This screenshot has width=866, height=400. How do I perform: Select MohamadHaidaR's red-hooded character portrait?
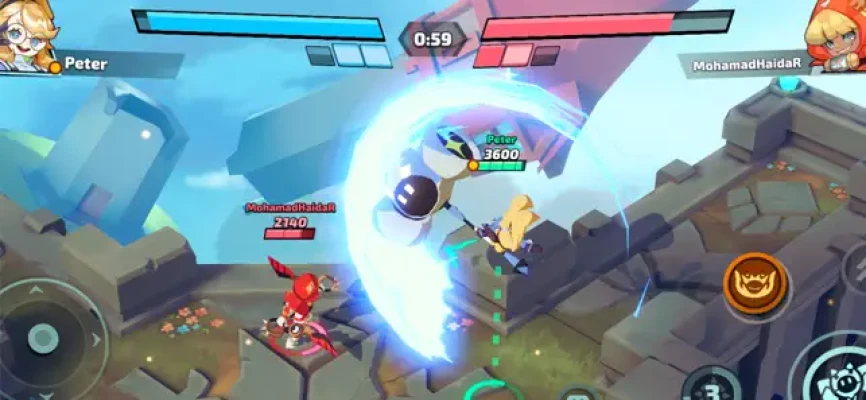click(x=838, y=37)
